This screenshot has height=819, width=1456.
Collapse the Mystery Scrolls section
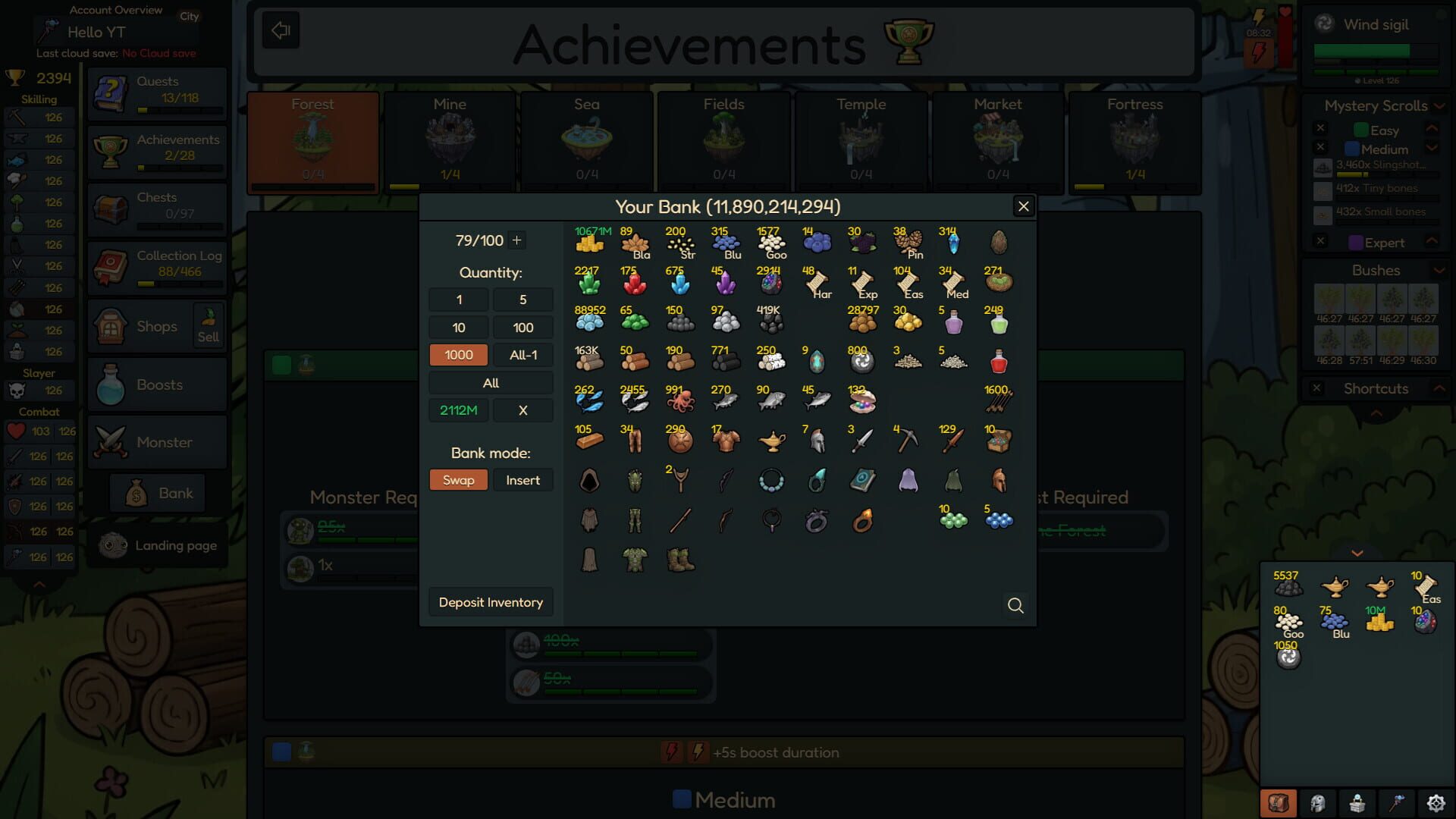[x=1438, y=106]
